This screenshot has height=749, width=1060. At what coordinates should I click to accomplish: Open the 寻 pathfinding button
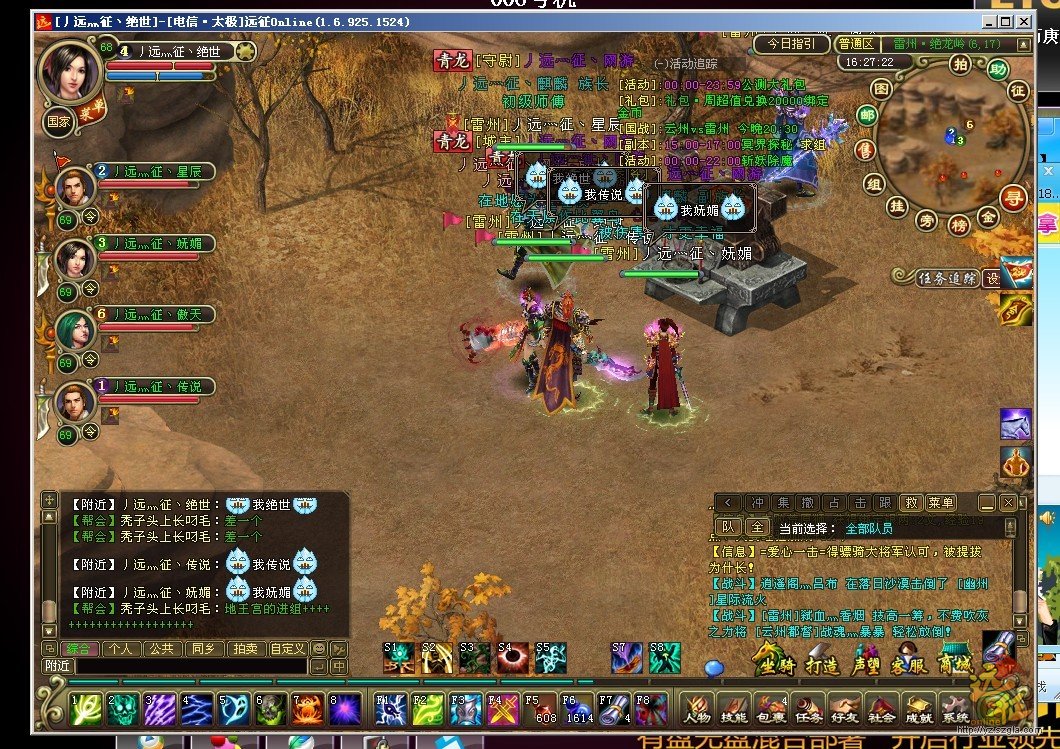(1014, 198)
